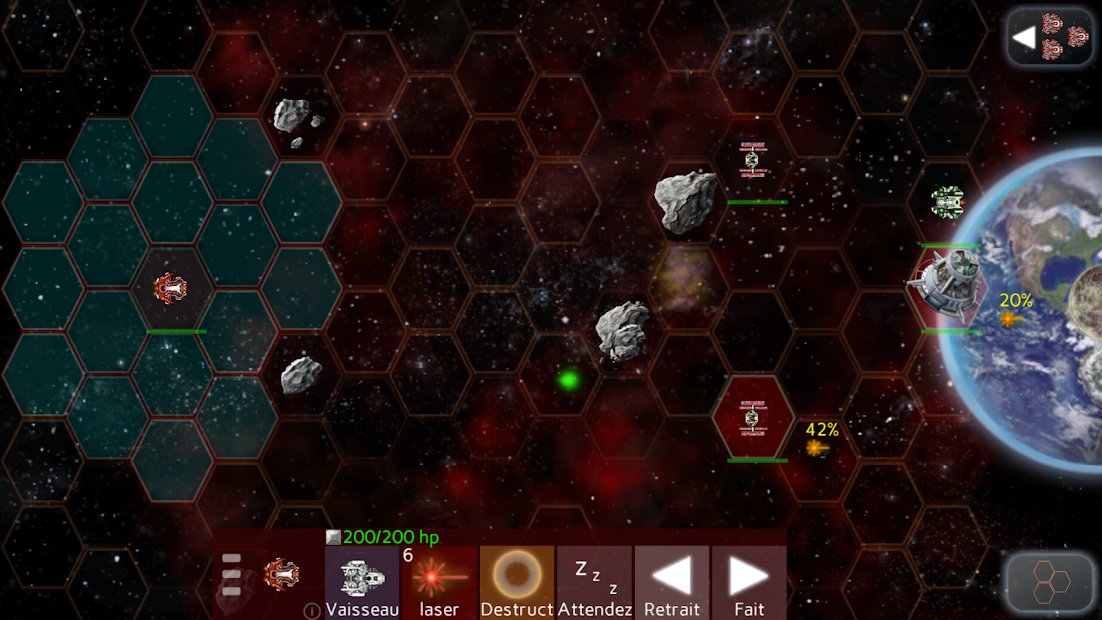The width and height of the screenshot is (1102, 620).
Task: Open the fleet ship list panel
Action: pyautogui.click(x=1049, y=37)
